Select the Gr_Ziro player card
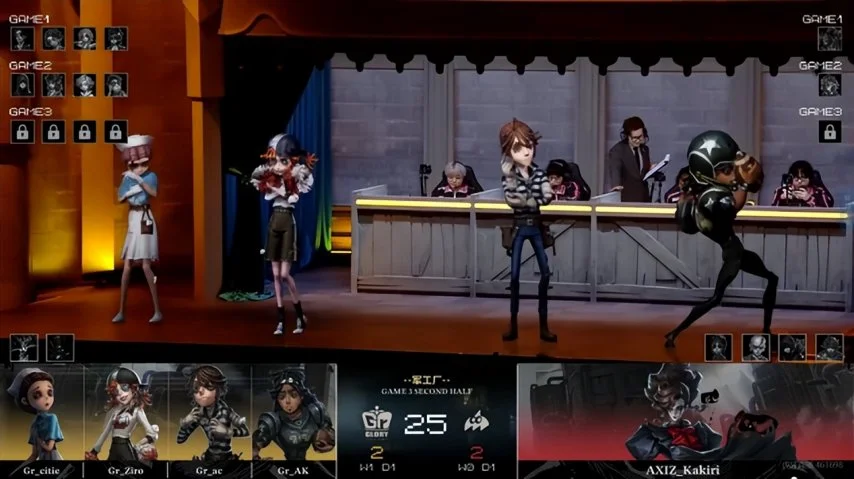854x479 pixels. (x=126, y=420)
